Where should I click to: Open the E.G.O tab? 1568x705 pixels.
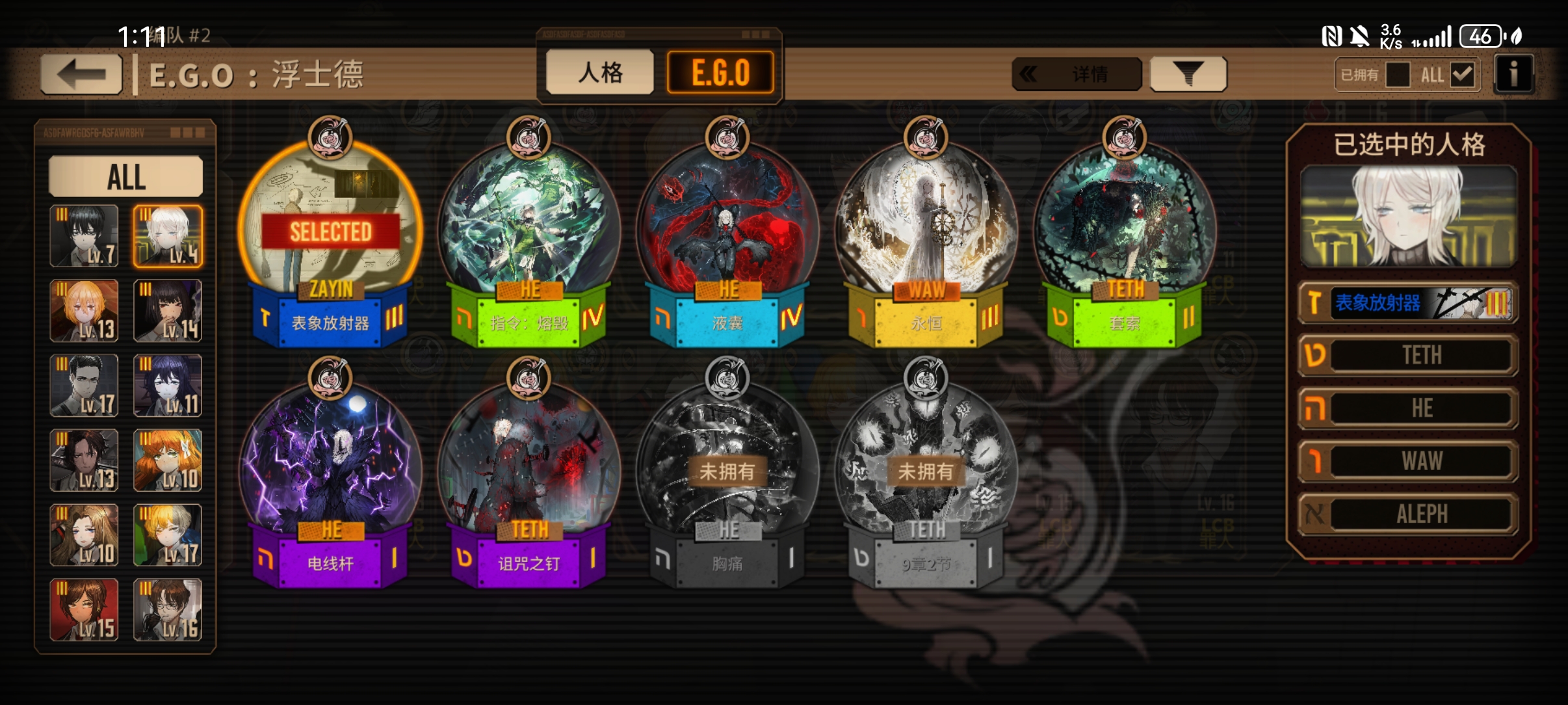coord(720,72)
